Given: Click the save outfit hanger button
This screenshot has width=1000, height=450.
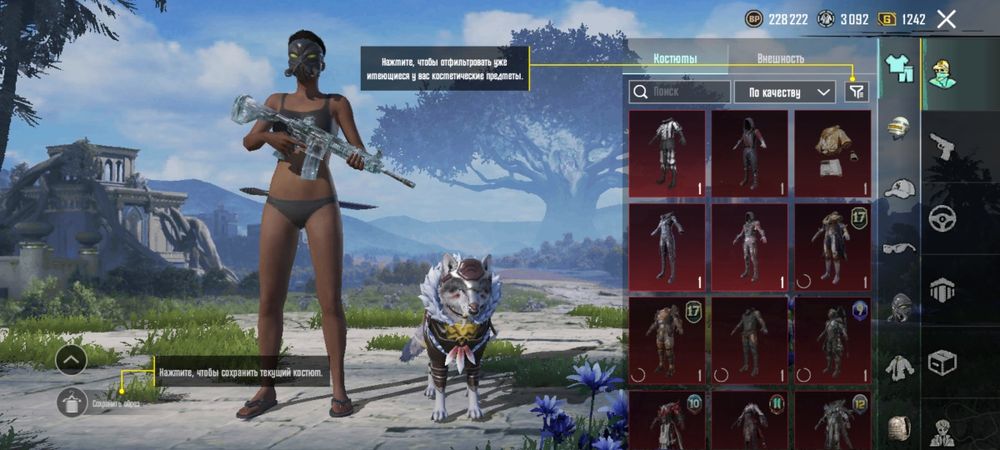Looking at the screenshot, I should point(71,403).
